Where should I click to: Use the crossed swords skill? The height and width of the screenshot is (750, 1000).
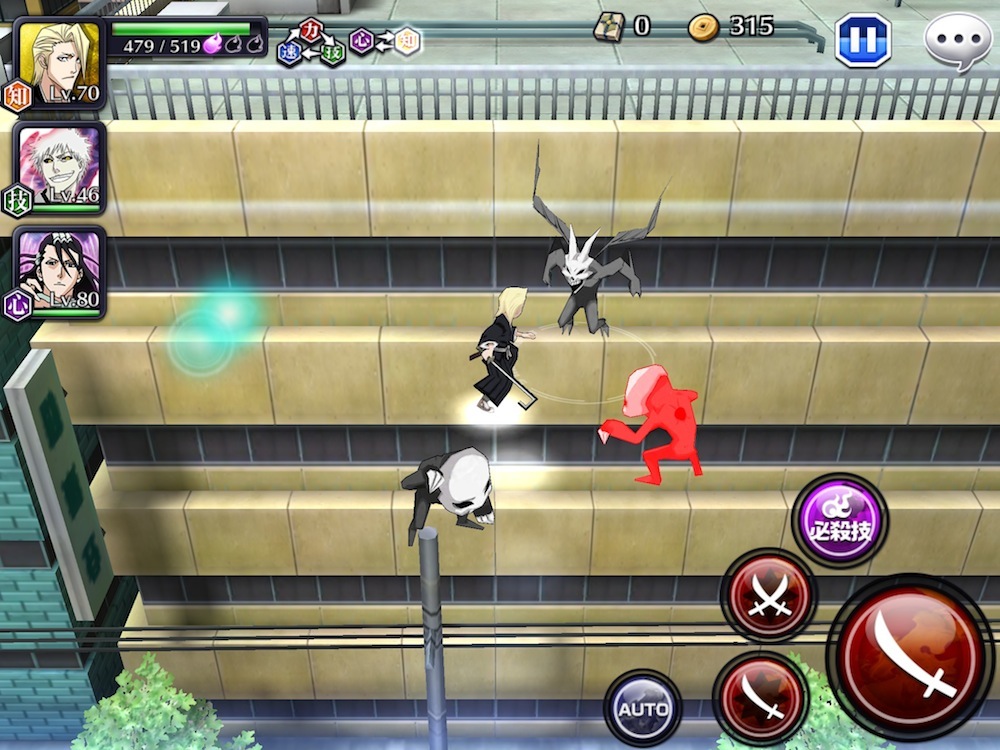(x=768, y=595)
